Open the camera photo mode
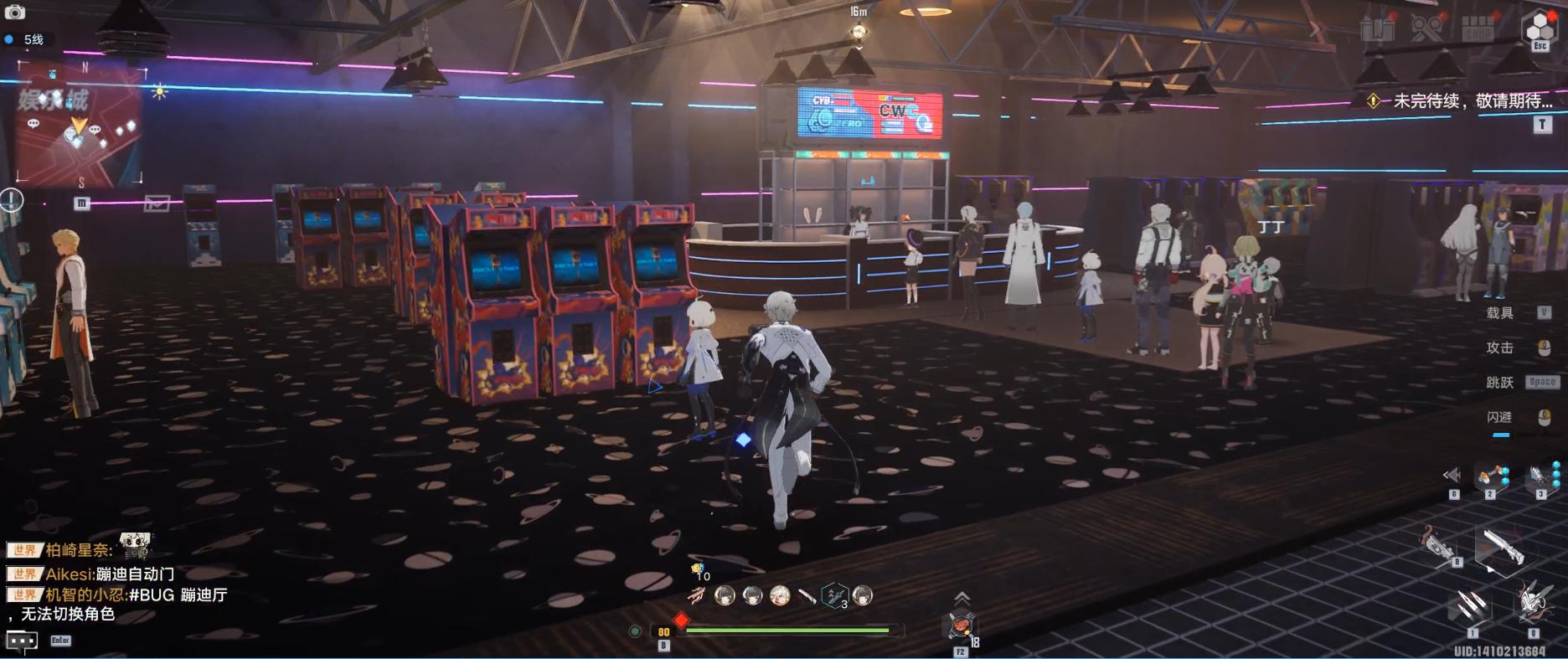 (15, 12)
